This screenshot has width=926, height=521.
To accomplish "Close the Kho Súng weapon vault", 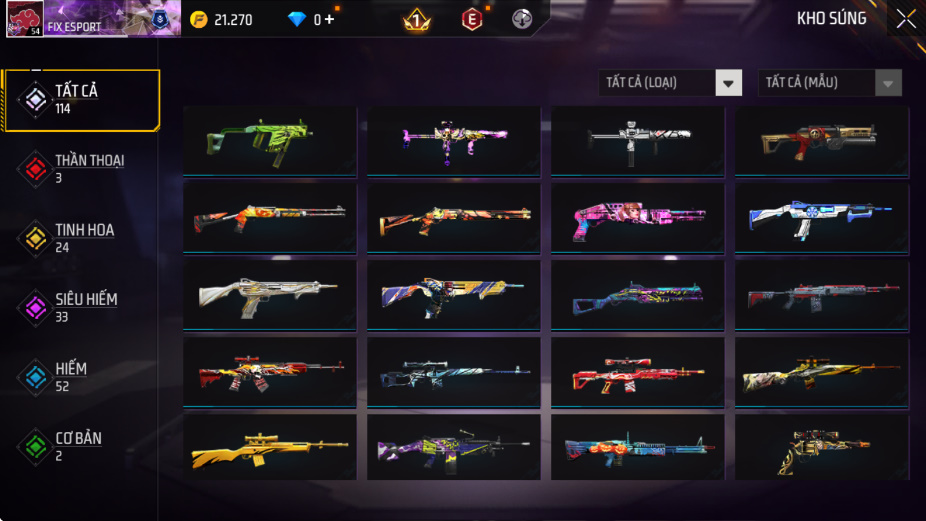I will pyautogui.click(x=905, y=19).
